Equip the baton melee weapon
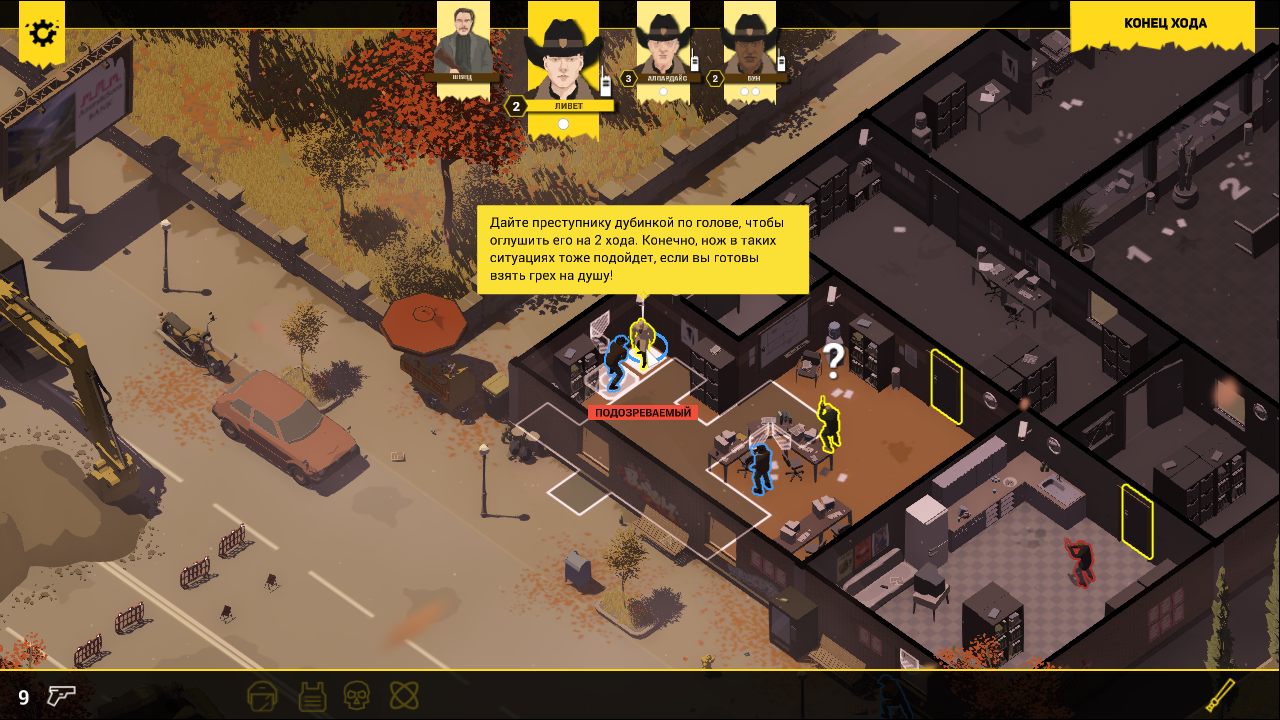The image size is (1280, 720). 1220,694
